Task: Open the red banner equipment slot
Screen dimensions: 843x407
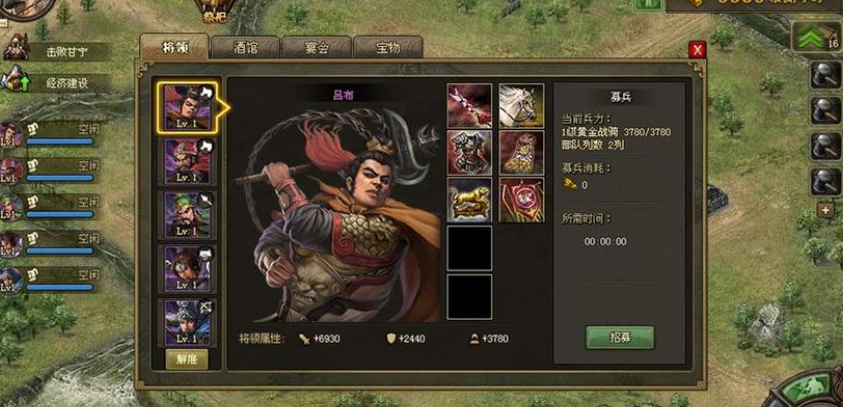Action: pyautogui.click(x=521, y=201)
